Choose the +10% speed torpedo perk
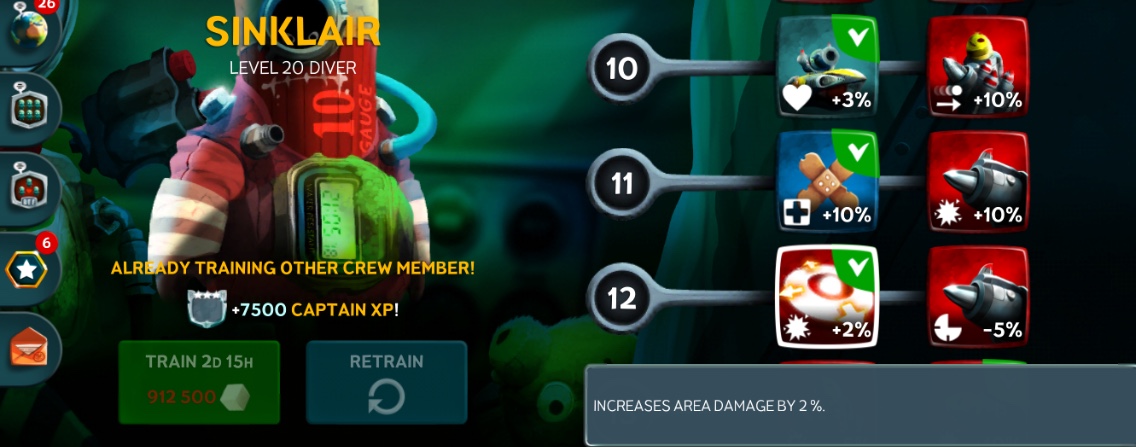Screen dimensions: 1136x447 point(978,65)
